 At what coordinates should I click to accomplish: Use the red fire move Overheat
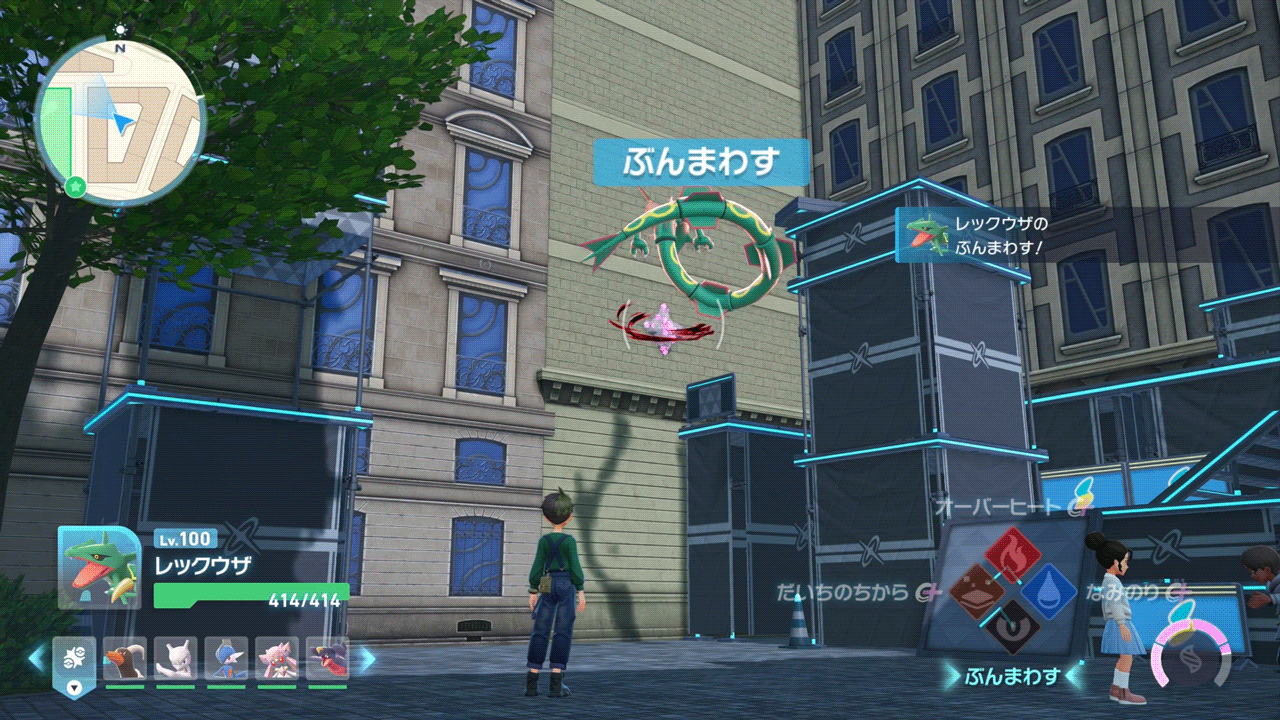point(1012,556)
